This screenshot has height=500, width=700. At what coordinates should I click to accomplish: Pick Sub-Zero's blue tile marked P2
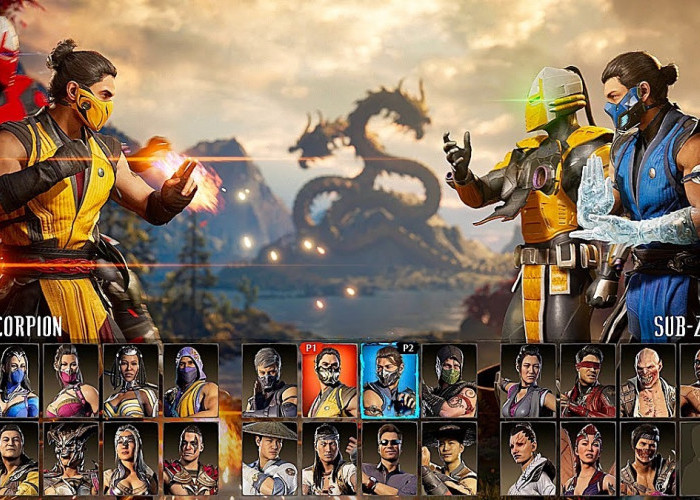389,381
